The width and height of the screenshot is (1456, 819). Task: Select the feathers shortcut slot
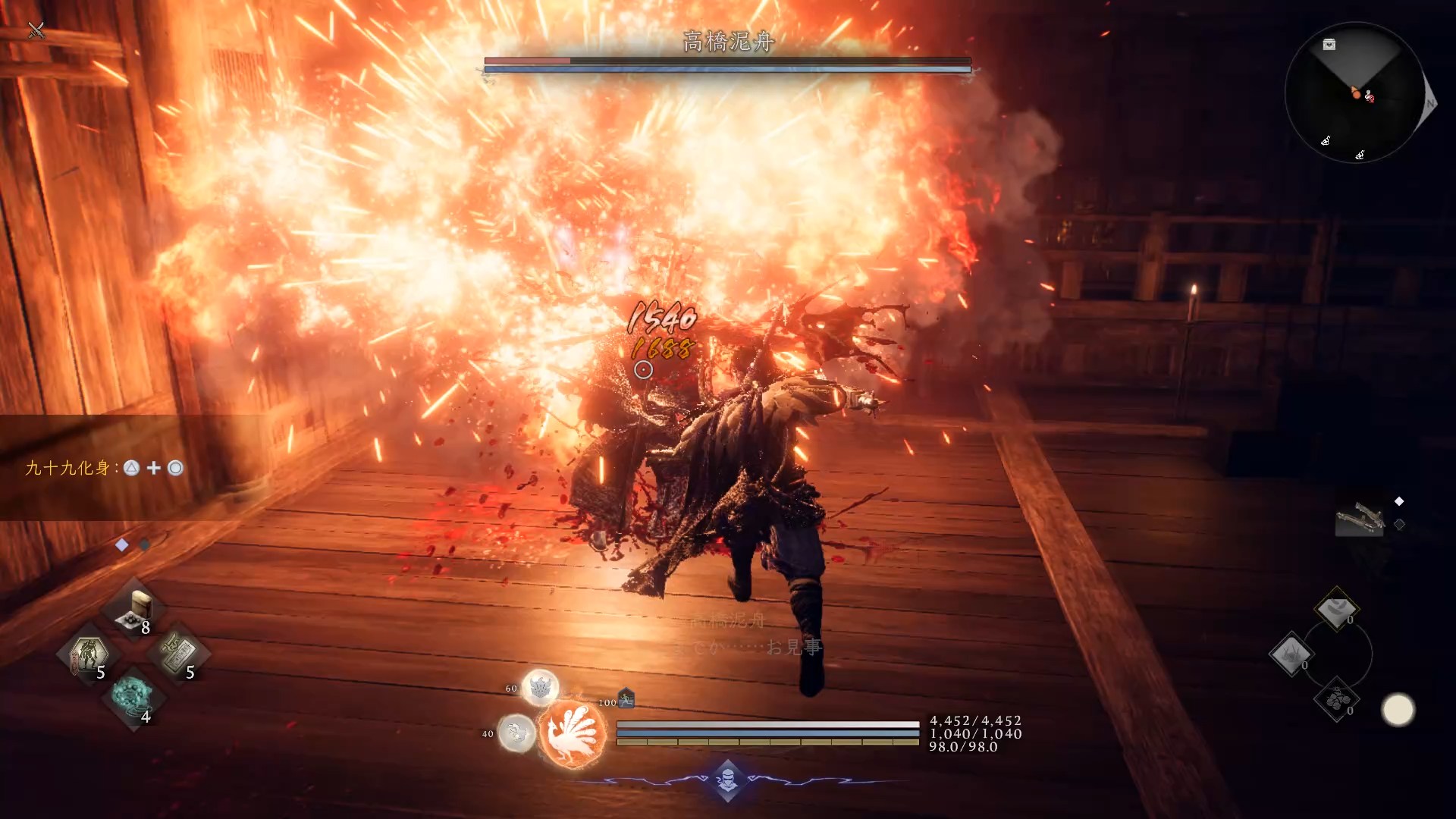point(1335,609)
